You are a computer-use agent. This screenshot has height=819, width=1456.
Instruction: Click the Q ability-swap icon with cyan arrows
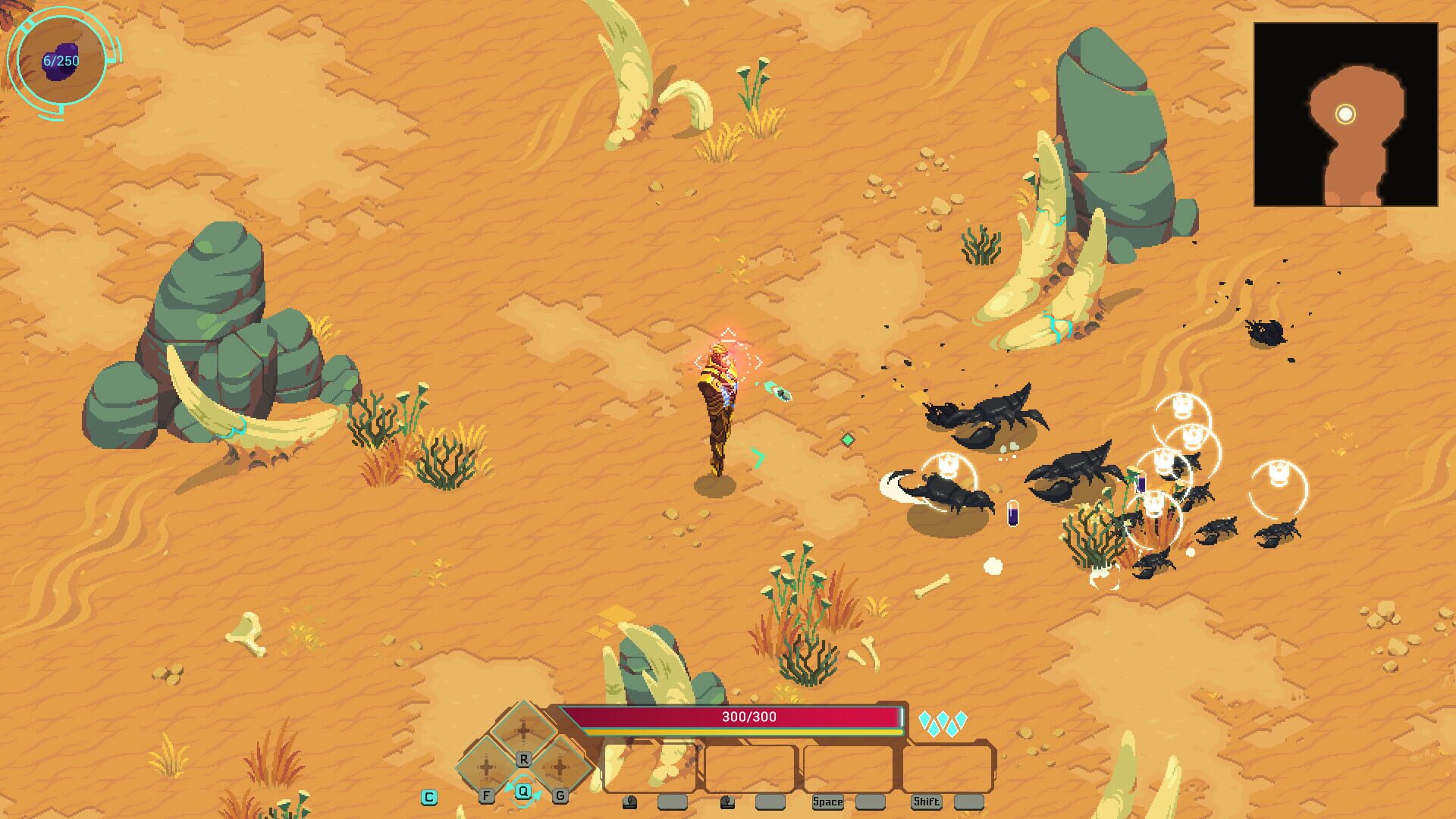(x=523, y=791)
